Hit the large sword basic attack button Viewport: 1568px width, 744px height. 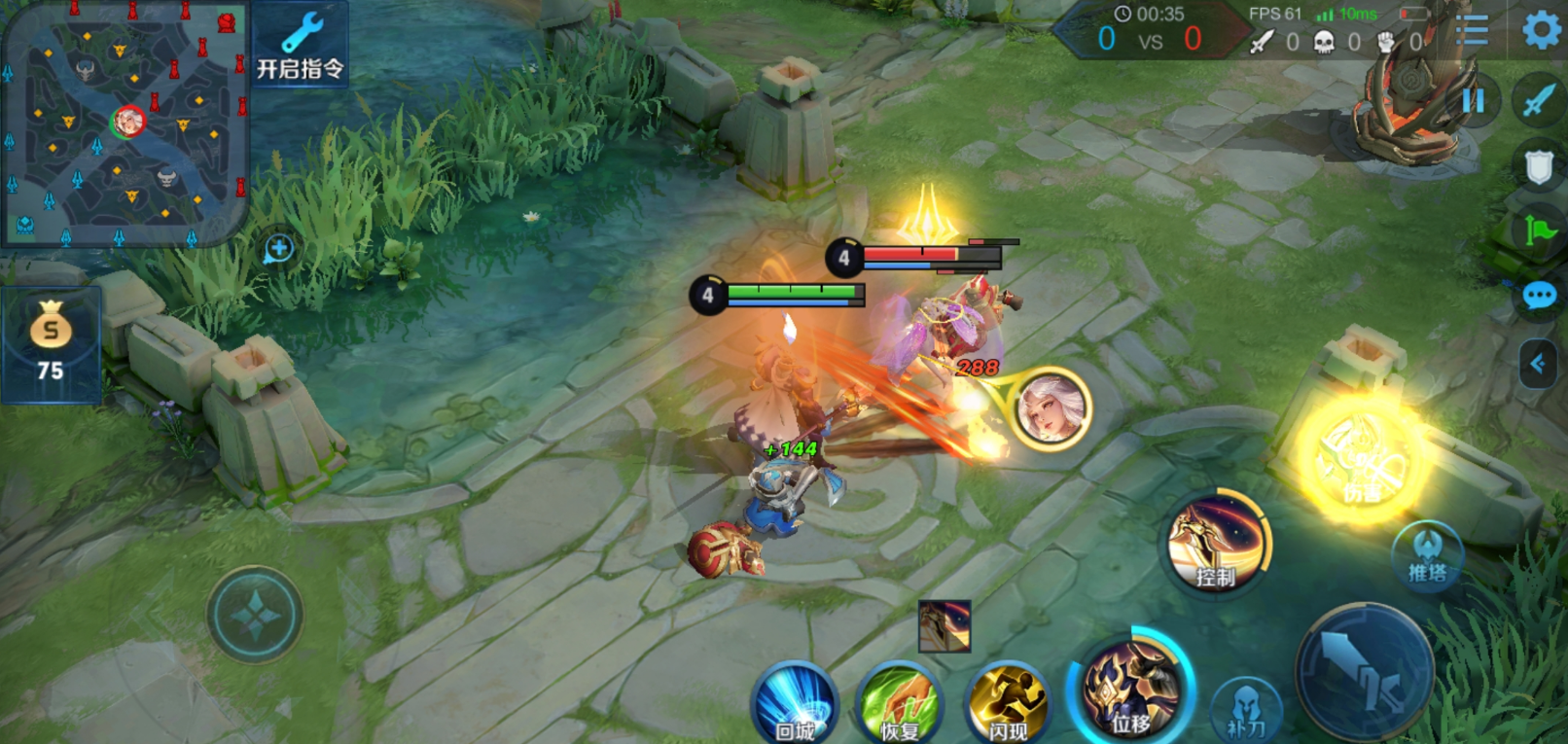(x=1363, y=670)
